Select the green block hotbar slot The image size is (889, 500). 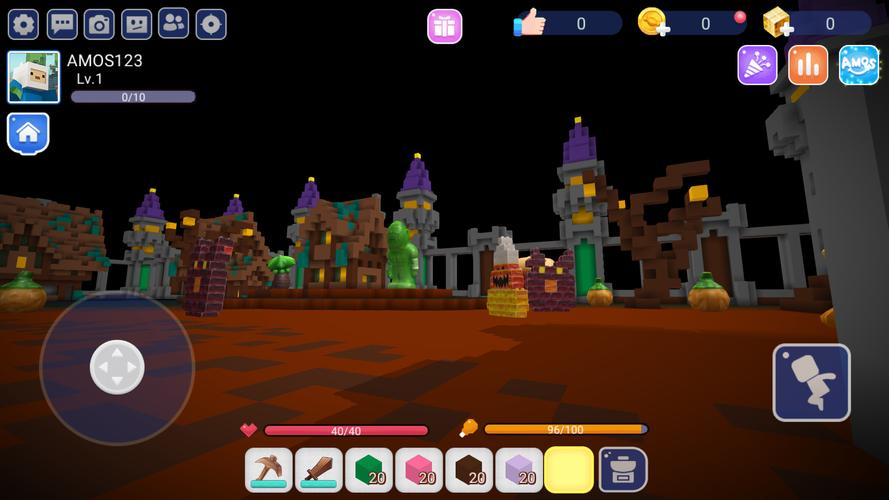[x=369, y=469]
